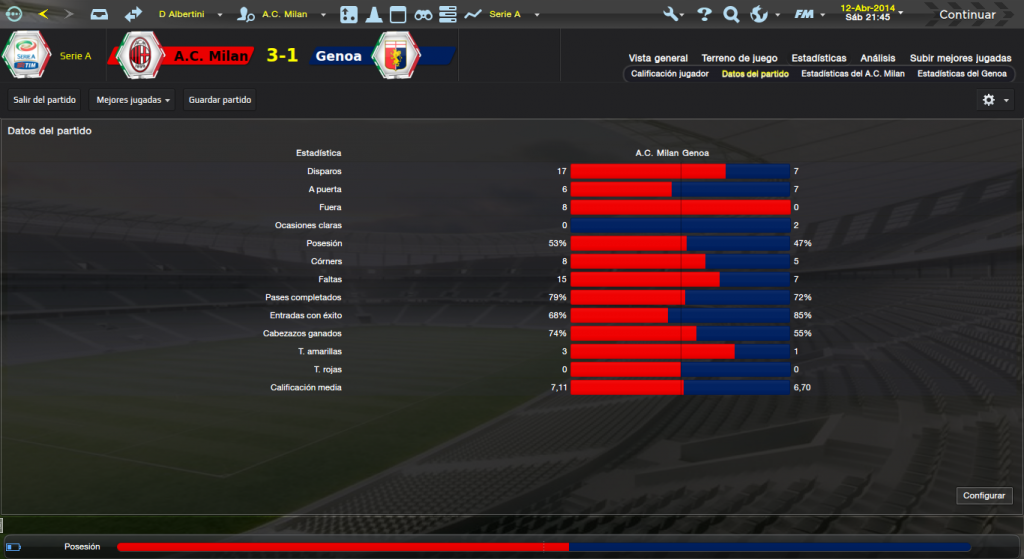Open the Configurar options

[x=985, y=496]
